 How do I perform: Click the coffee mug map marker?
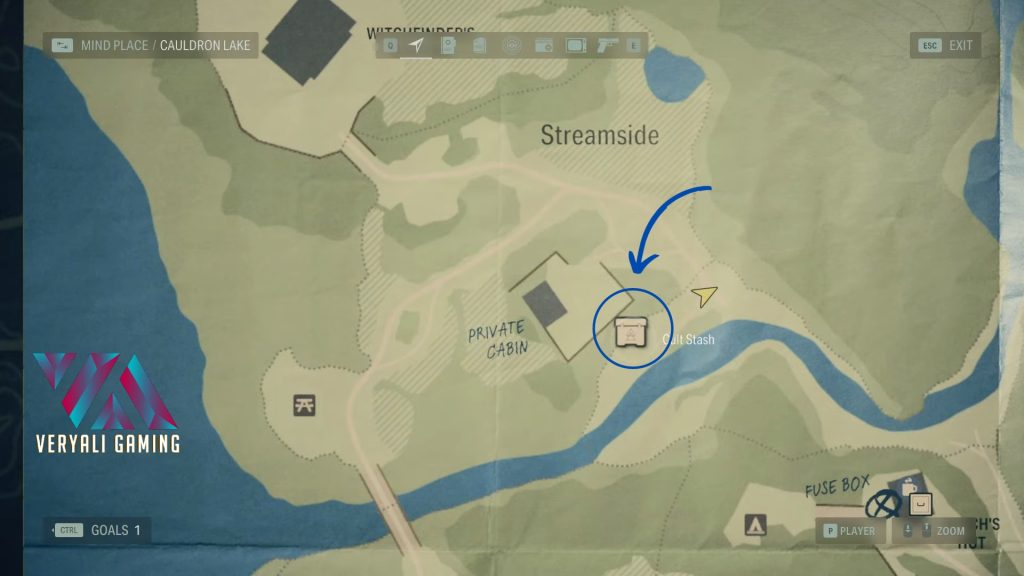tap(908, 486)
